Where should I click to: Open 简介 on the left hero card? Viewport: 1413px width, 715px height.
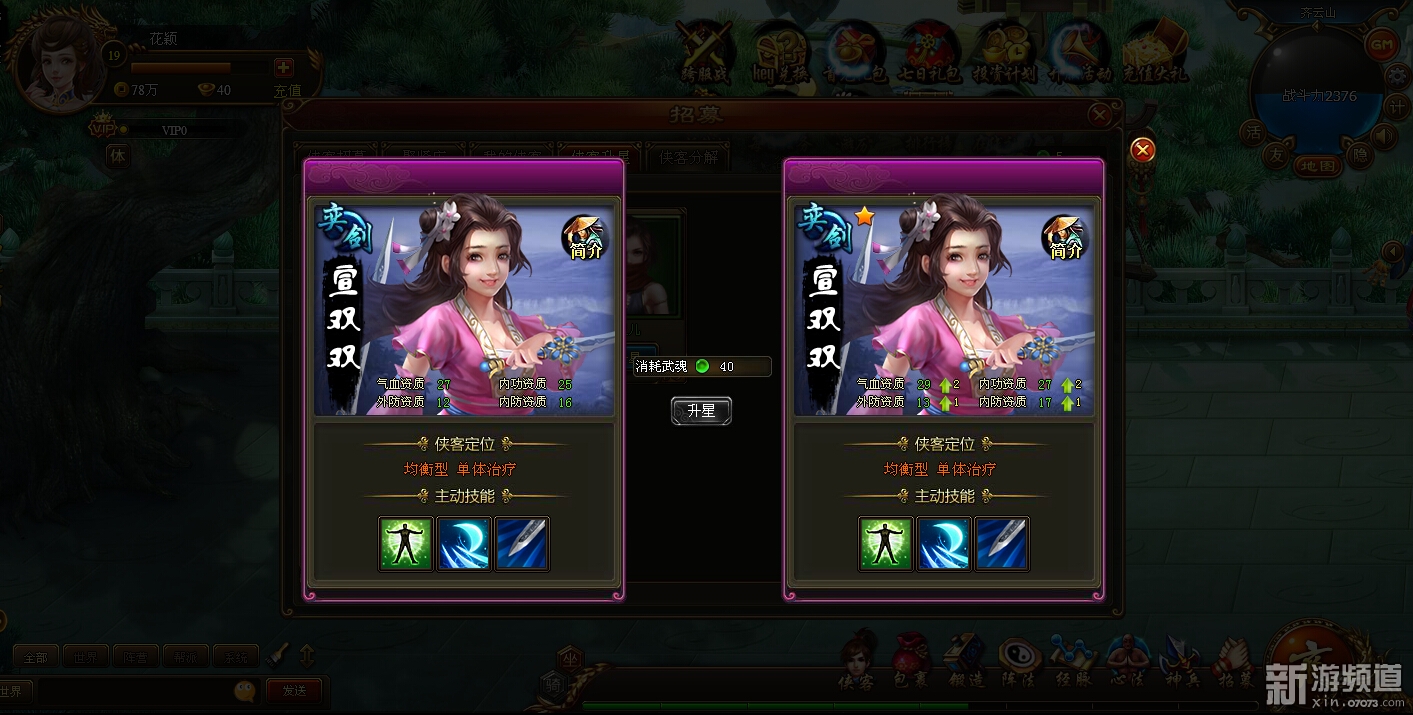coord(585,238)
